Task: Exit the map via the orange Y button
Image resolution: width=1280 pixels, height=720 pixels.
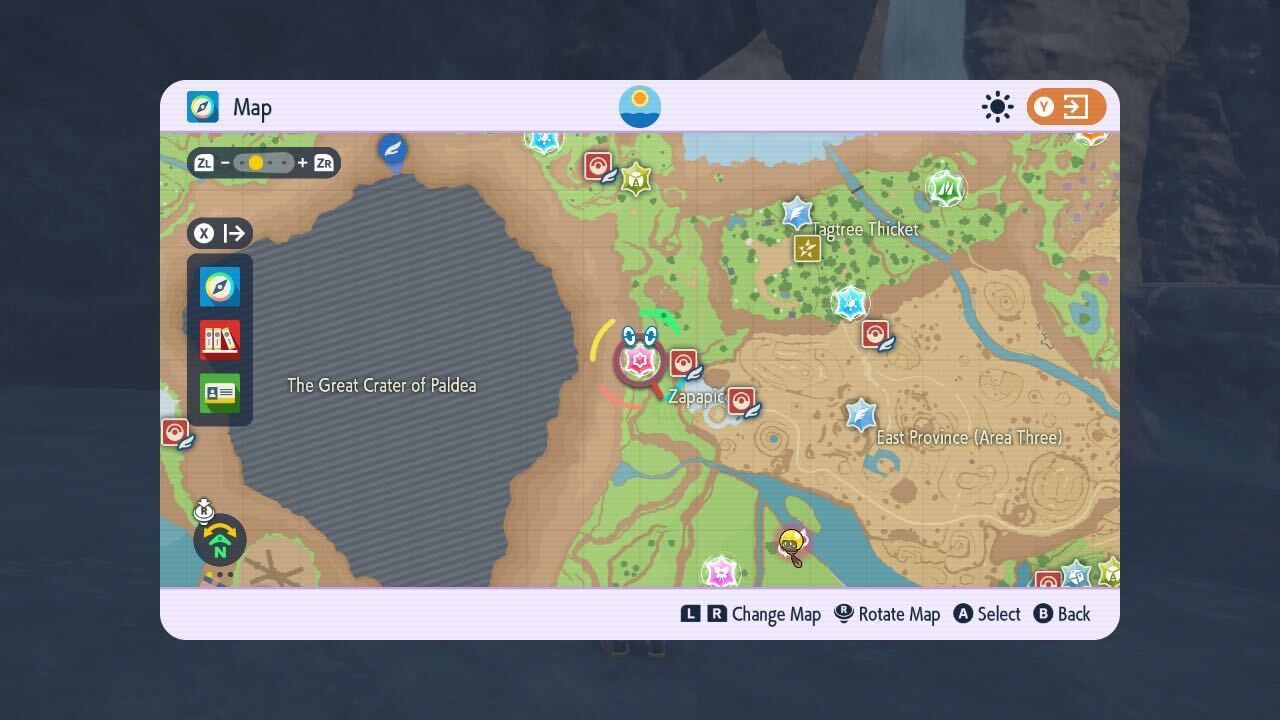Action: tap(1065, 106)
